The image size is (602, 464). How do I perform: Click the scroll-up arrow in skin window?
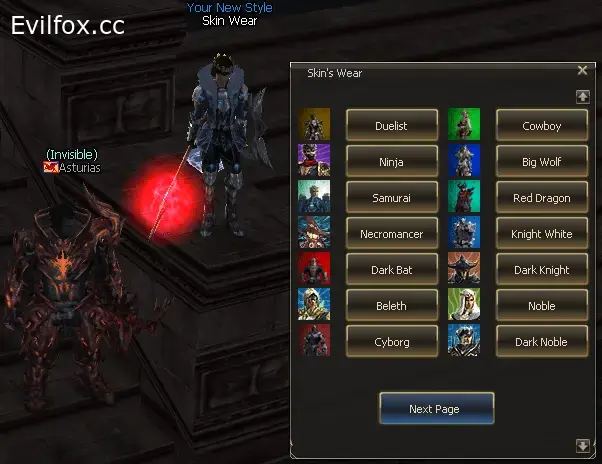[583, 97]
